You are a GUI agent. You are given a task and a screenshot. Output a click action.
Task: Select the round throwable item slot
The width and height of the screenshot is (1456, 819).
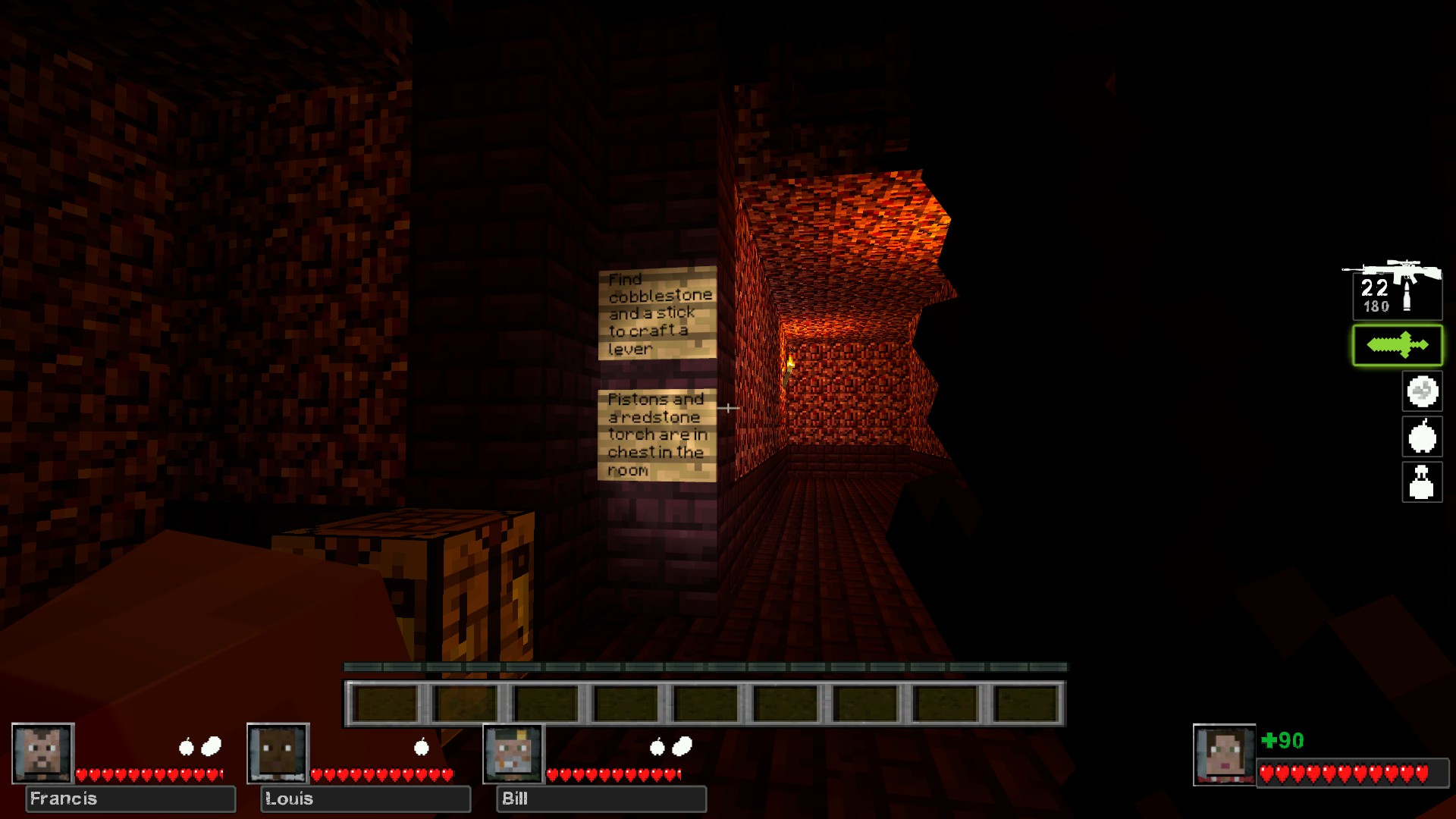tap(1422, 392)
